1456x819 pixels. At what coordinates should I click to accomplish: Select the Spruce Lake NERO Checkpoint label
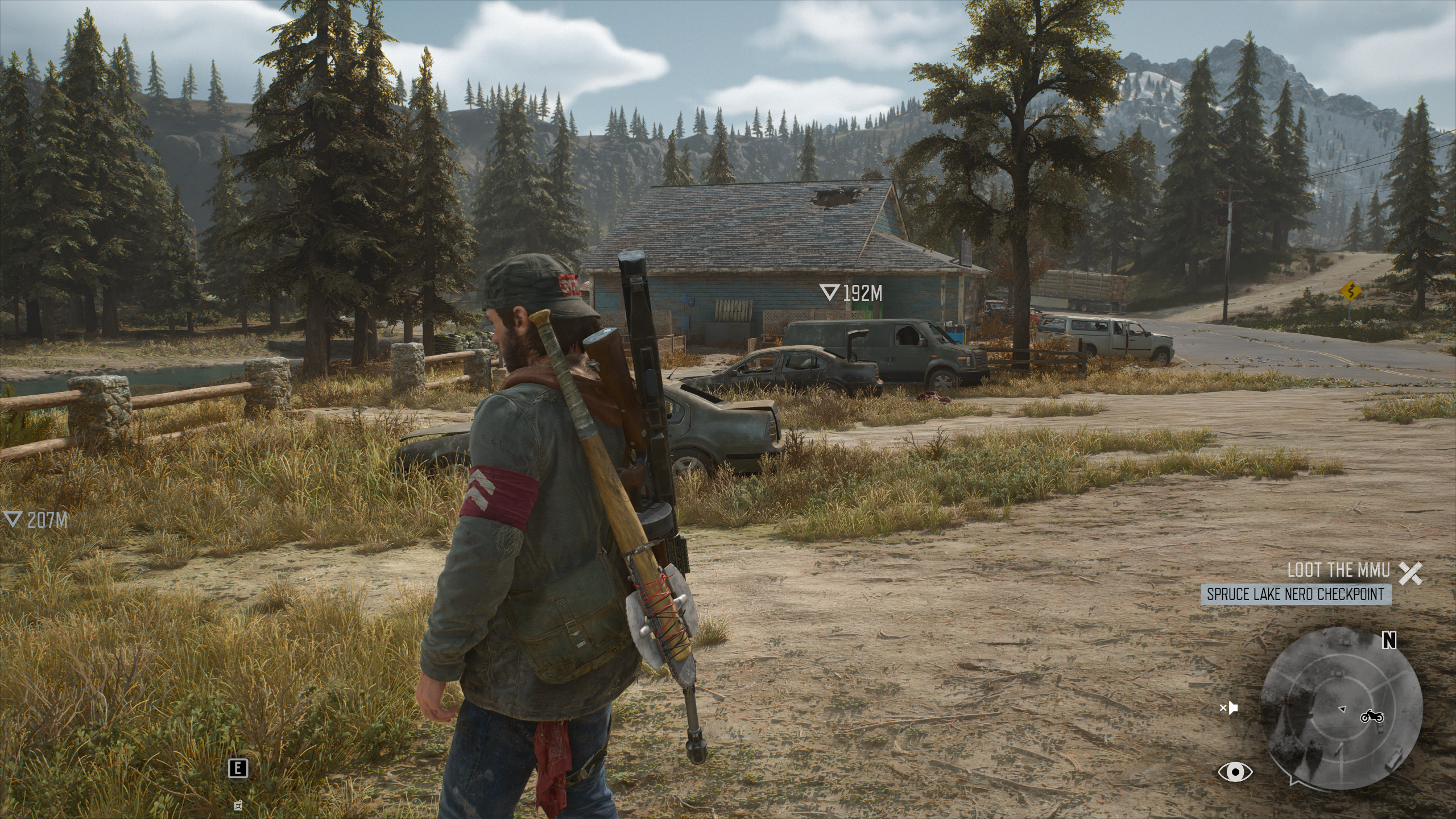[1296, 594]
